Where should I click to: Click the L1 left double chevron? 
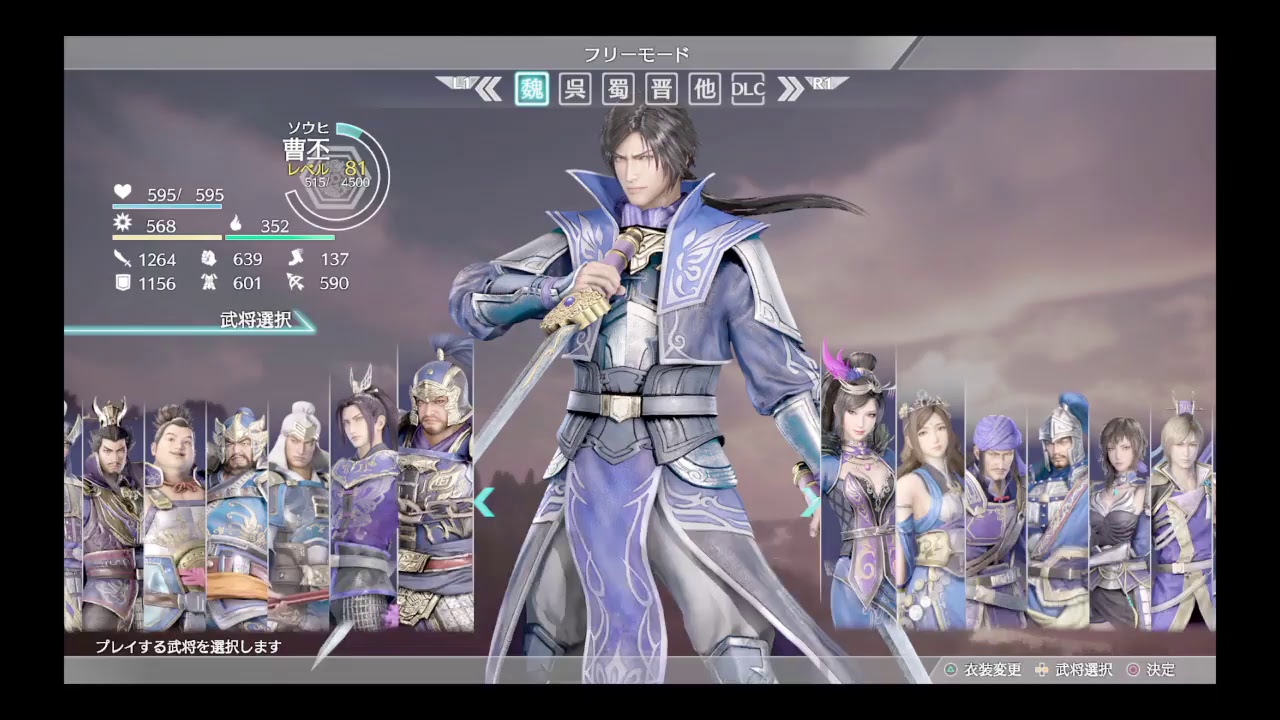point(487,89)
